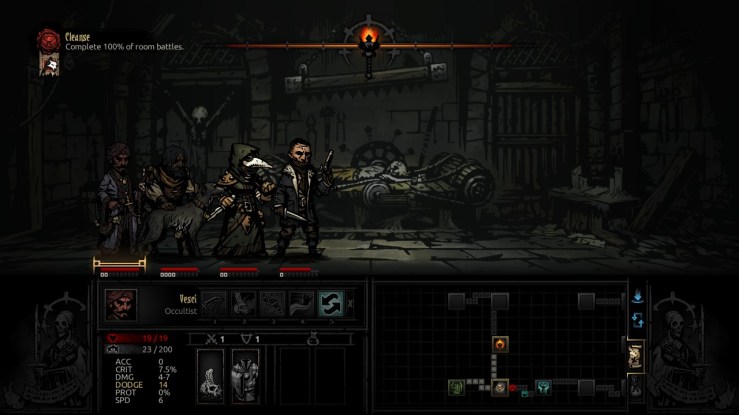Image resolution: width=739 pixels, height=415 pixels.
Task: Choose the second Occultist combat skill slot
Action: pos(244,303)
